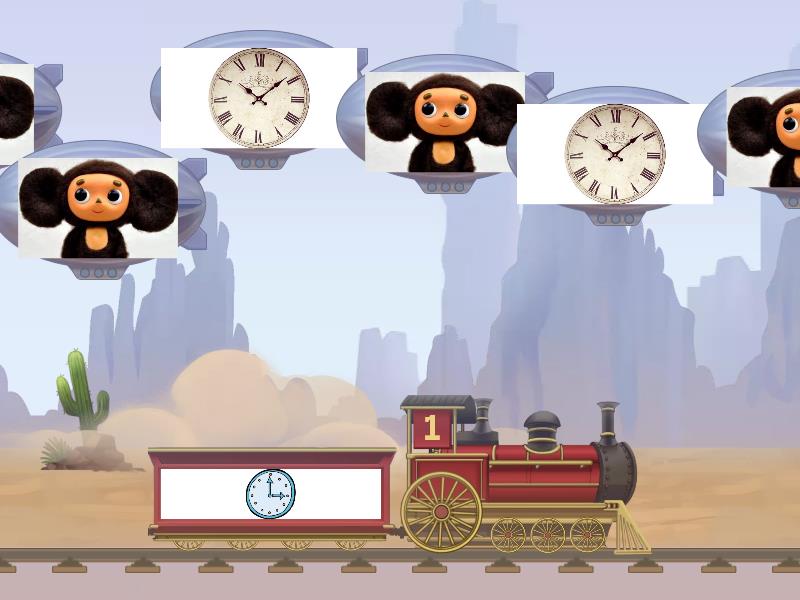Select the Cheburashka card showing only an ear

16,114
